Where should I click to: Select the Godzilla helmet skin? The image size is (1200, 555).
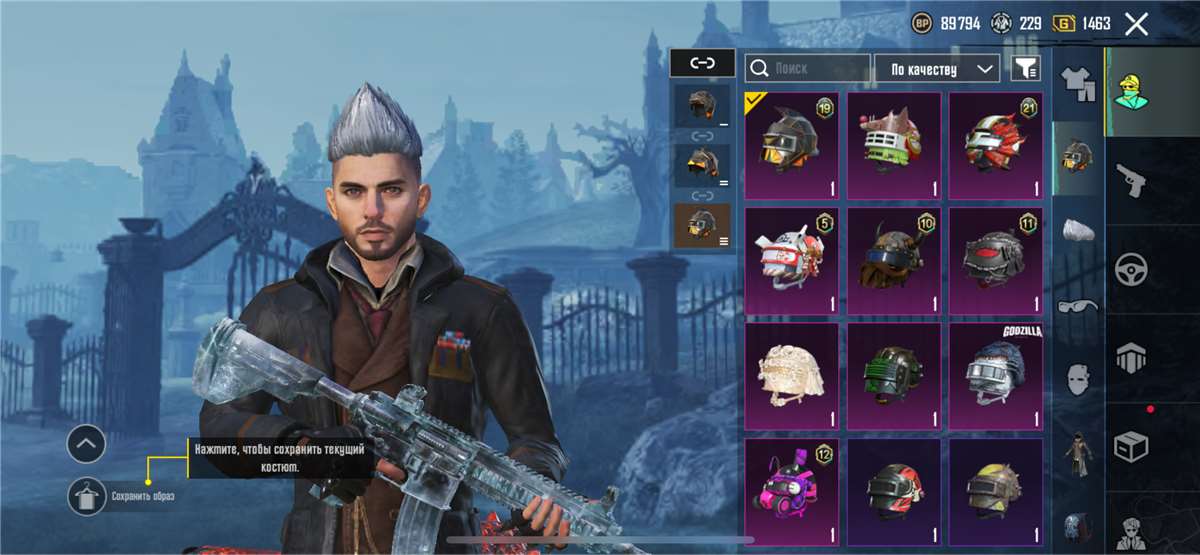click(x=995, y=375)
